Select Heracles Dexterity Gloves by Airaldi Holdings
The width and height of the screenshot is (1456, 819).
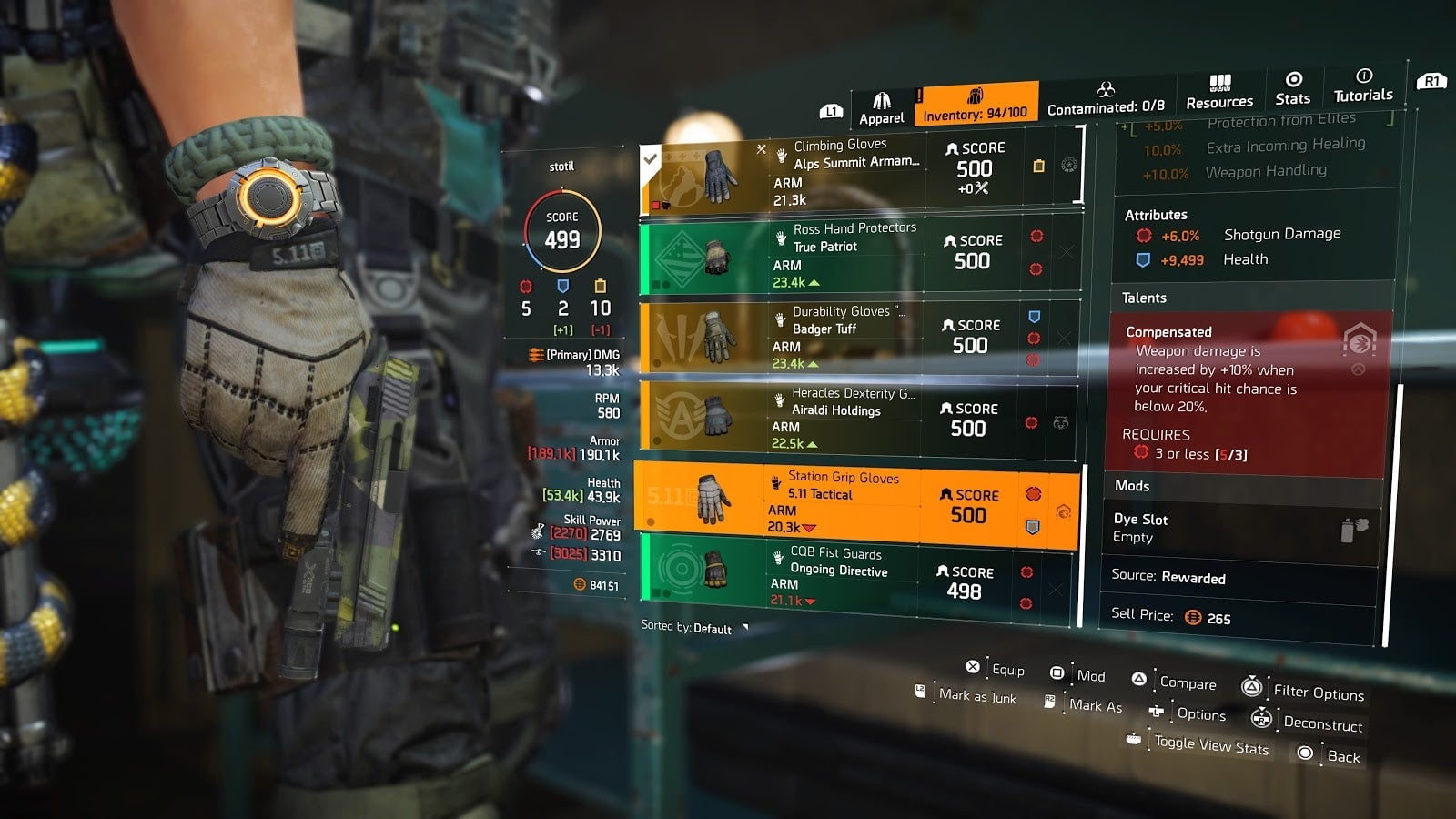(857, 418)
